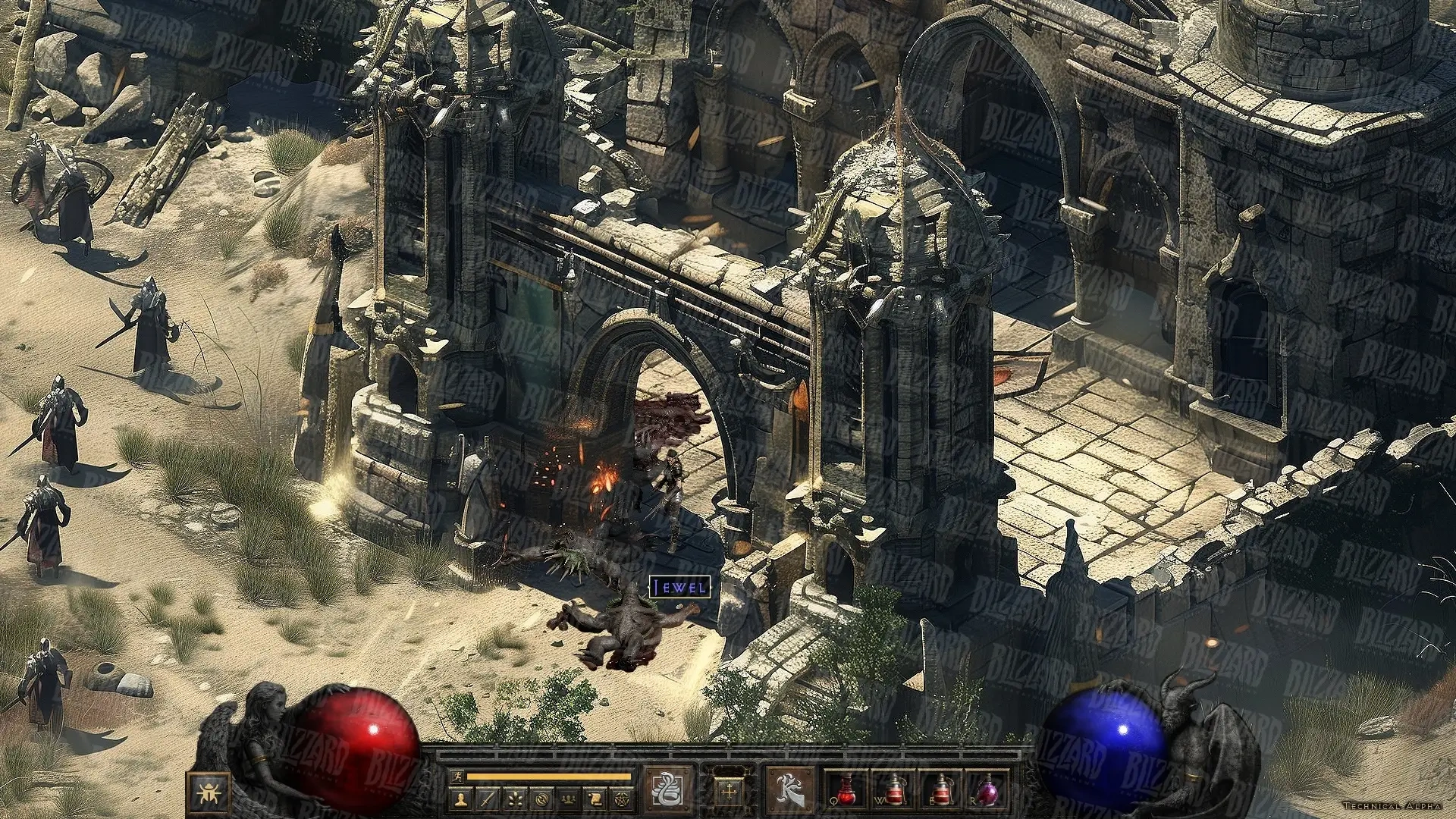Open inventory via the sword icon
The image size is (1456, 819).
coord(488,799)
